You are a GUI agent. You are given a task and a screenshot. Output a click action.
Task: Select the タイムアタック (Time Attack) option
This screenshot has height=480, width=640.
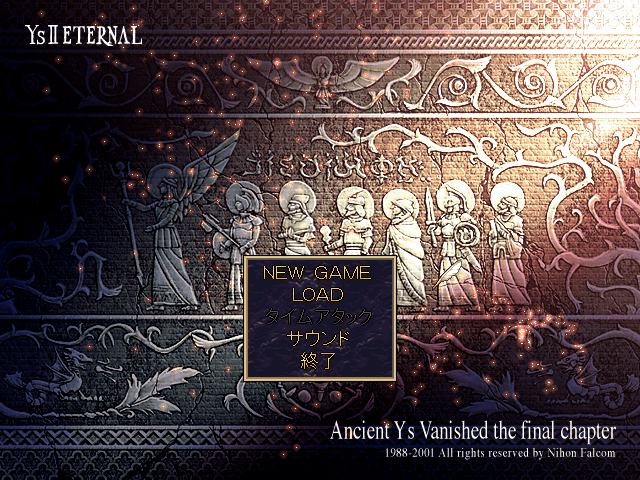point(317,317)
